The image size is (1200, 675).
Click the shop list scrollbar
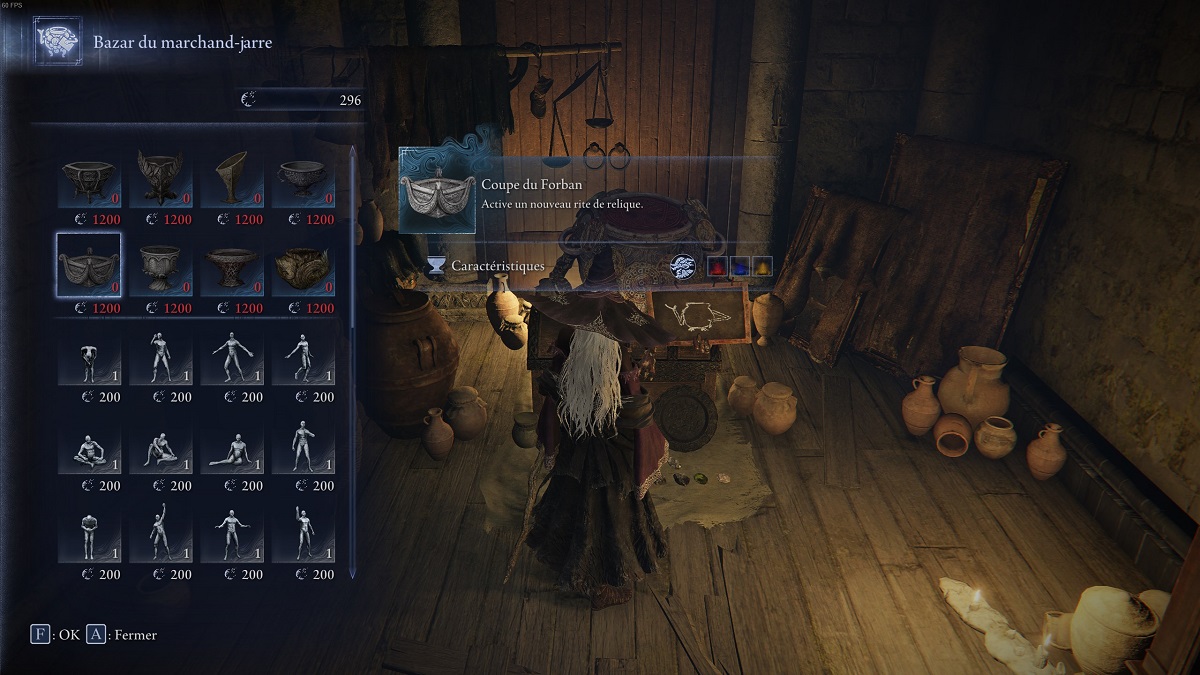352,240
